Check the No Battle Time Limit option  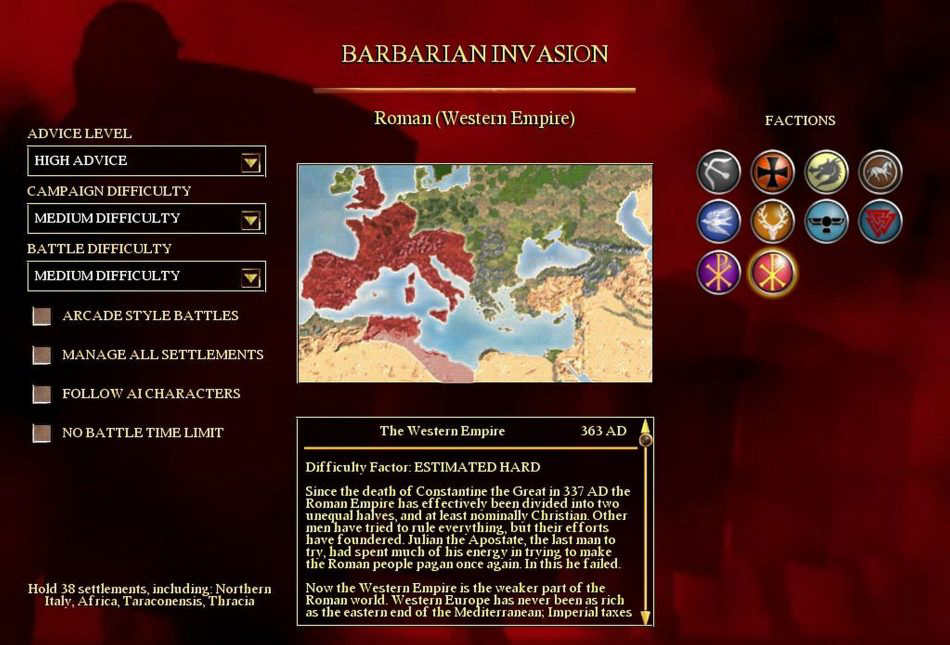point(41,433)
